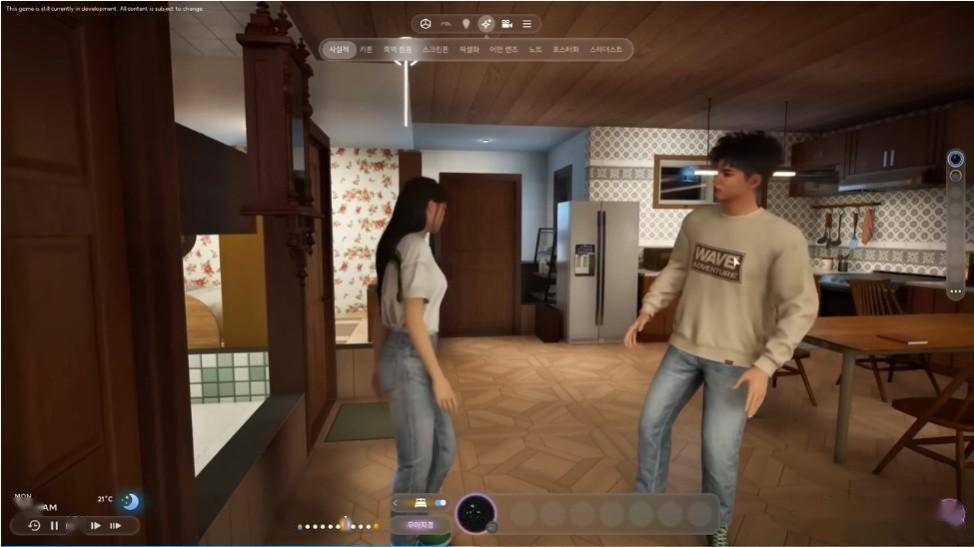
Task: Open the video camera mode
Action: 507,23
